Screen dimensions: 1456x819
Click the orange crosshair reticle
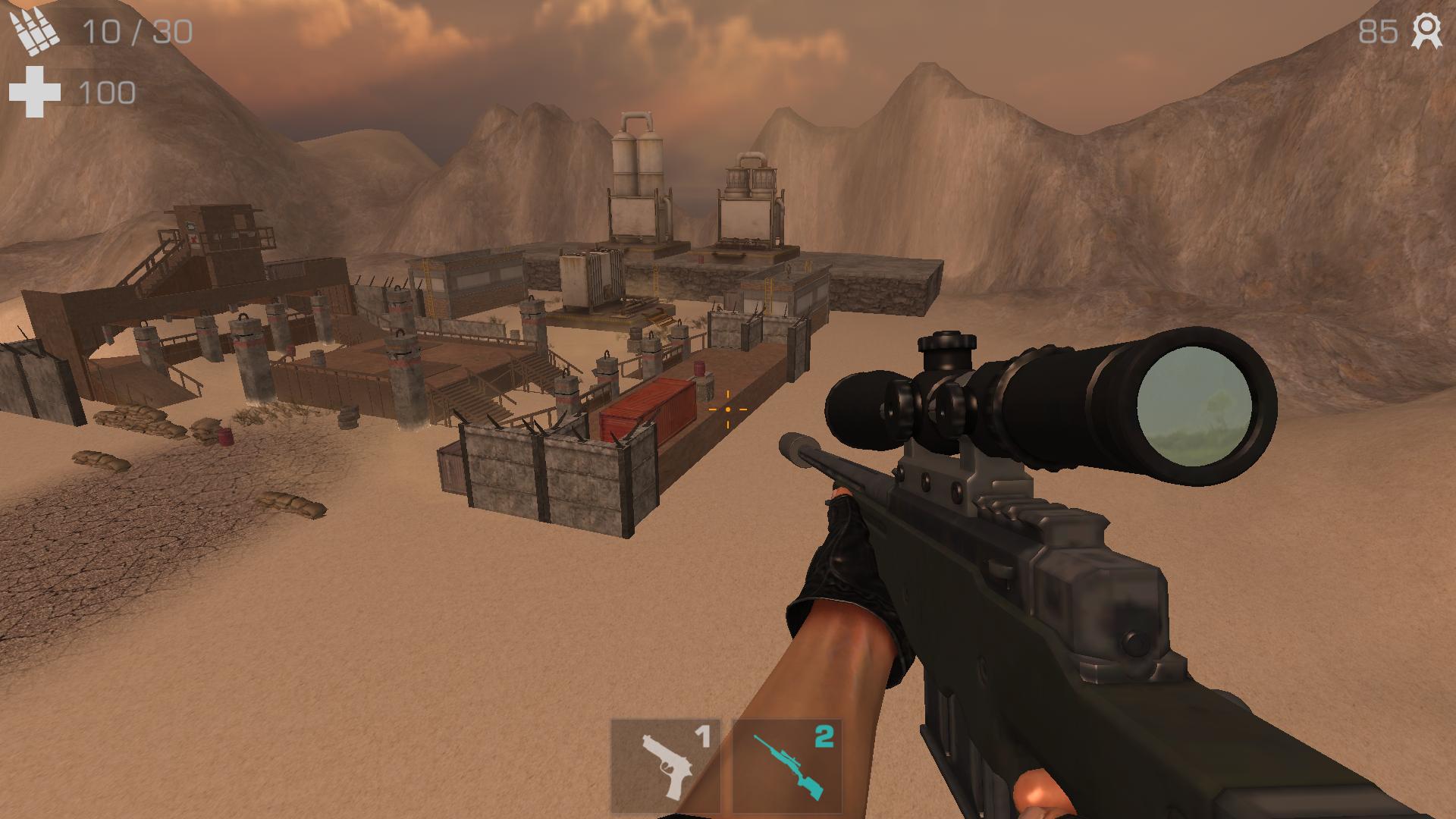(727, 409)
